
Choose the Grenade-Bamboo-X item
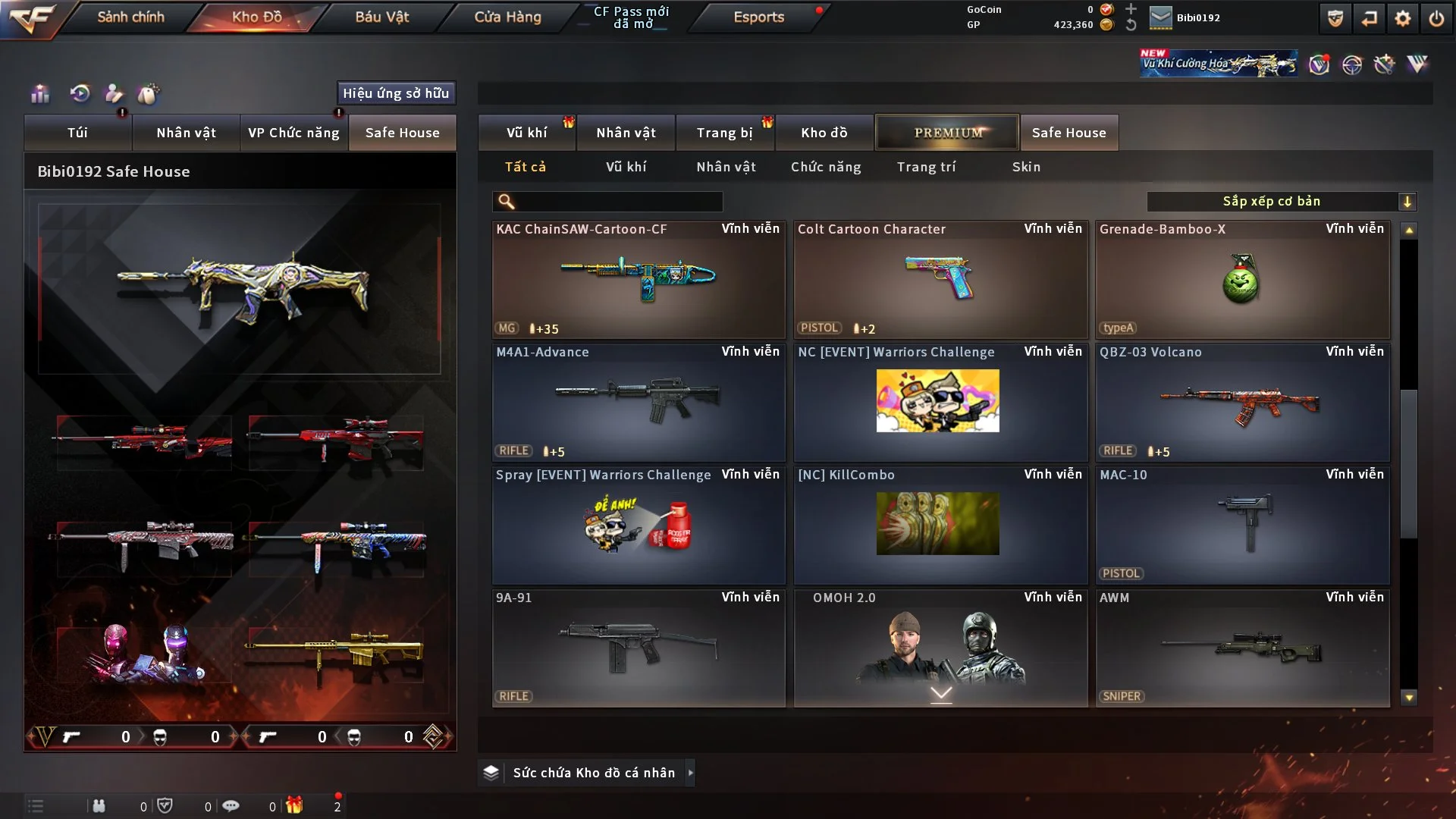[1242, 279]
